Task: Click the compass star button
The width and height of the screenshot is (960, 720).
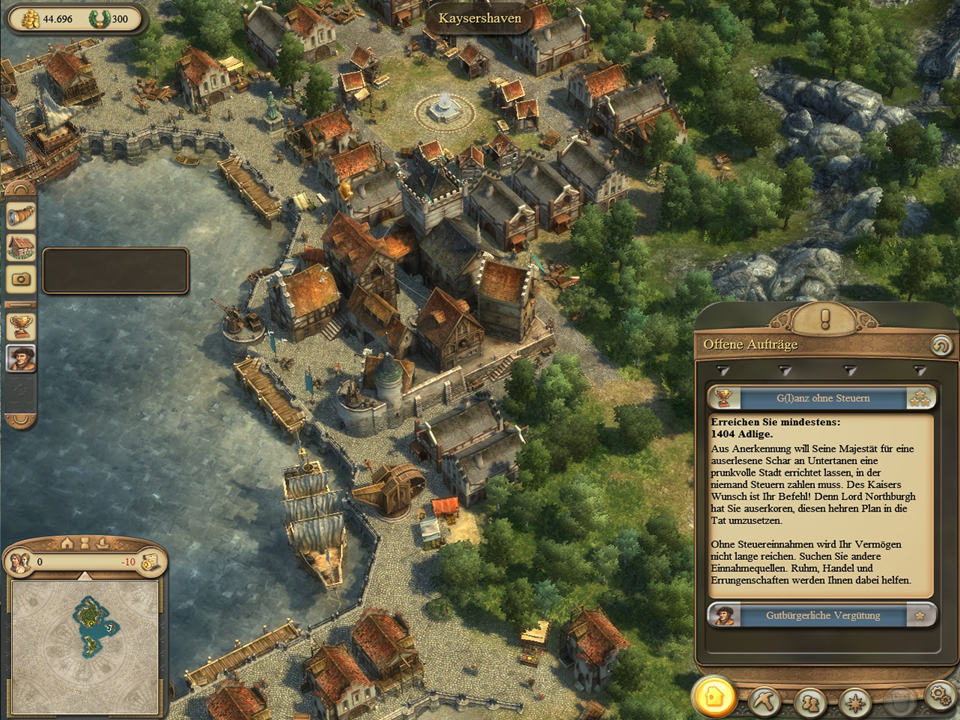Action: point(854,699)
